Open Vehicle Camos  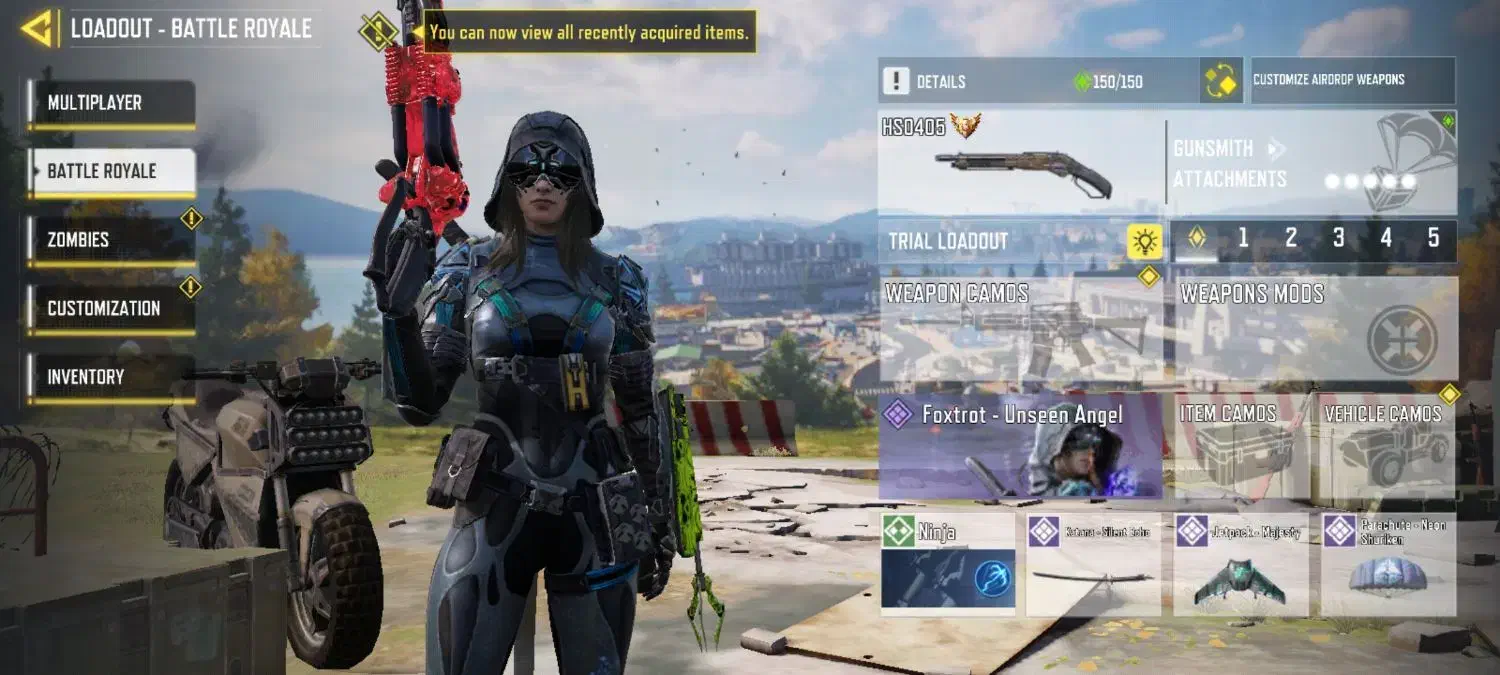point(1388,446)
